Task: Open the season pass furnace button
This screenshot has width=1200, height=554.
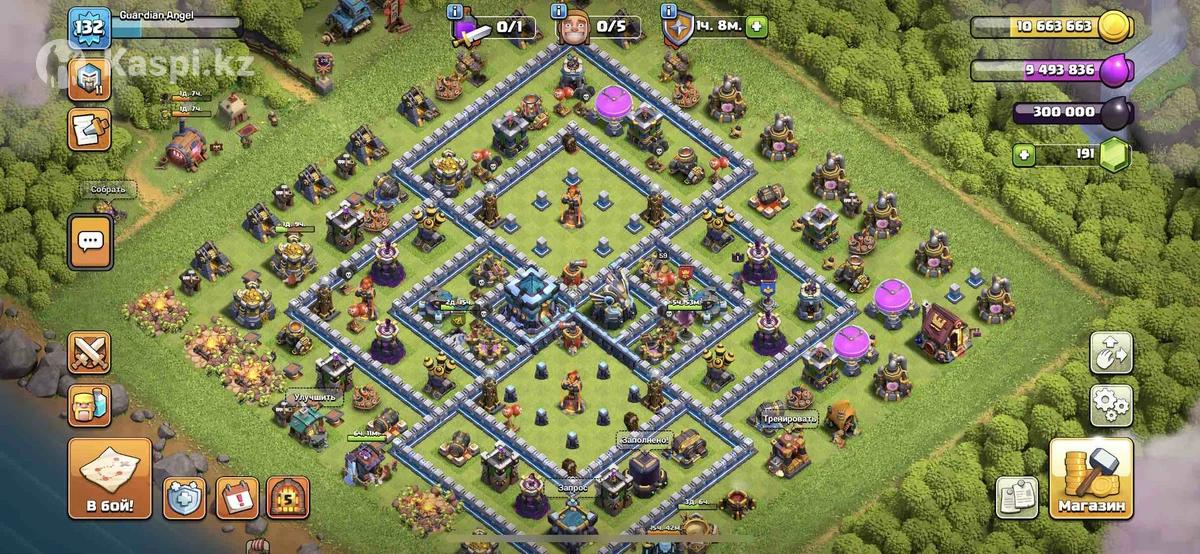Action: point(287,497)
